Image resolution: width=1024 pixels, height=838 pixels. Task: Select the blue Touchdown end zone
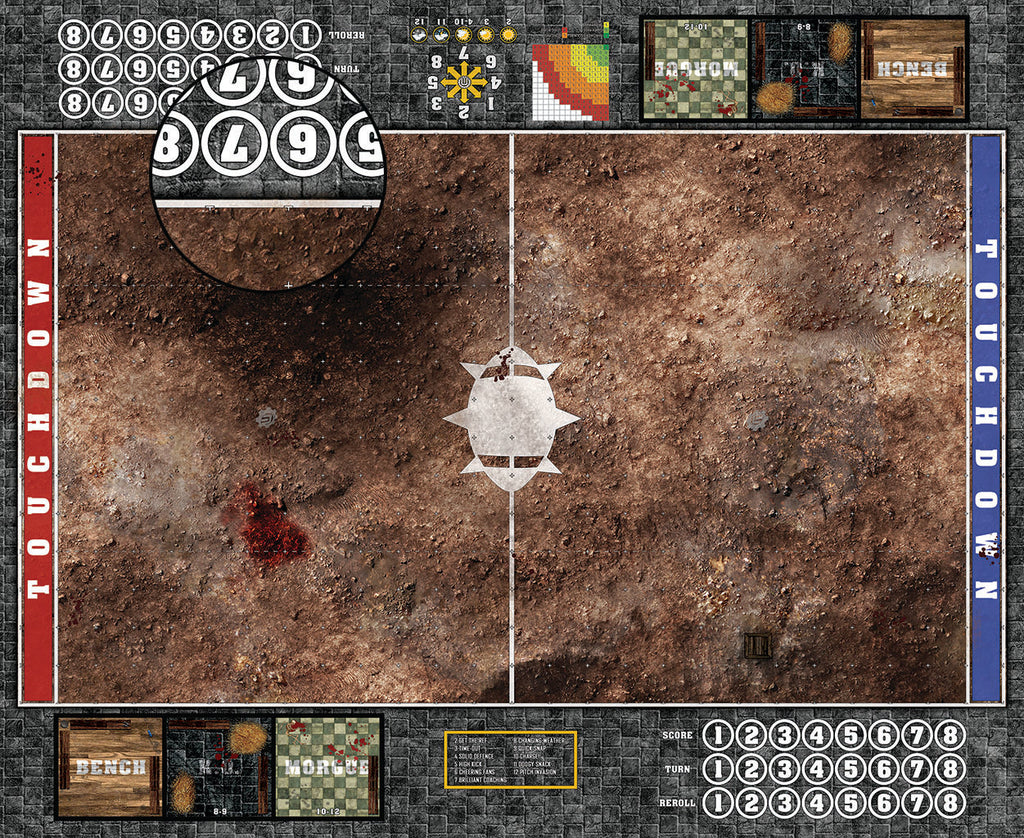986,418
